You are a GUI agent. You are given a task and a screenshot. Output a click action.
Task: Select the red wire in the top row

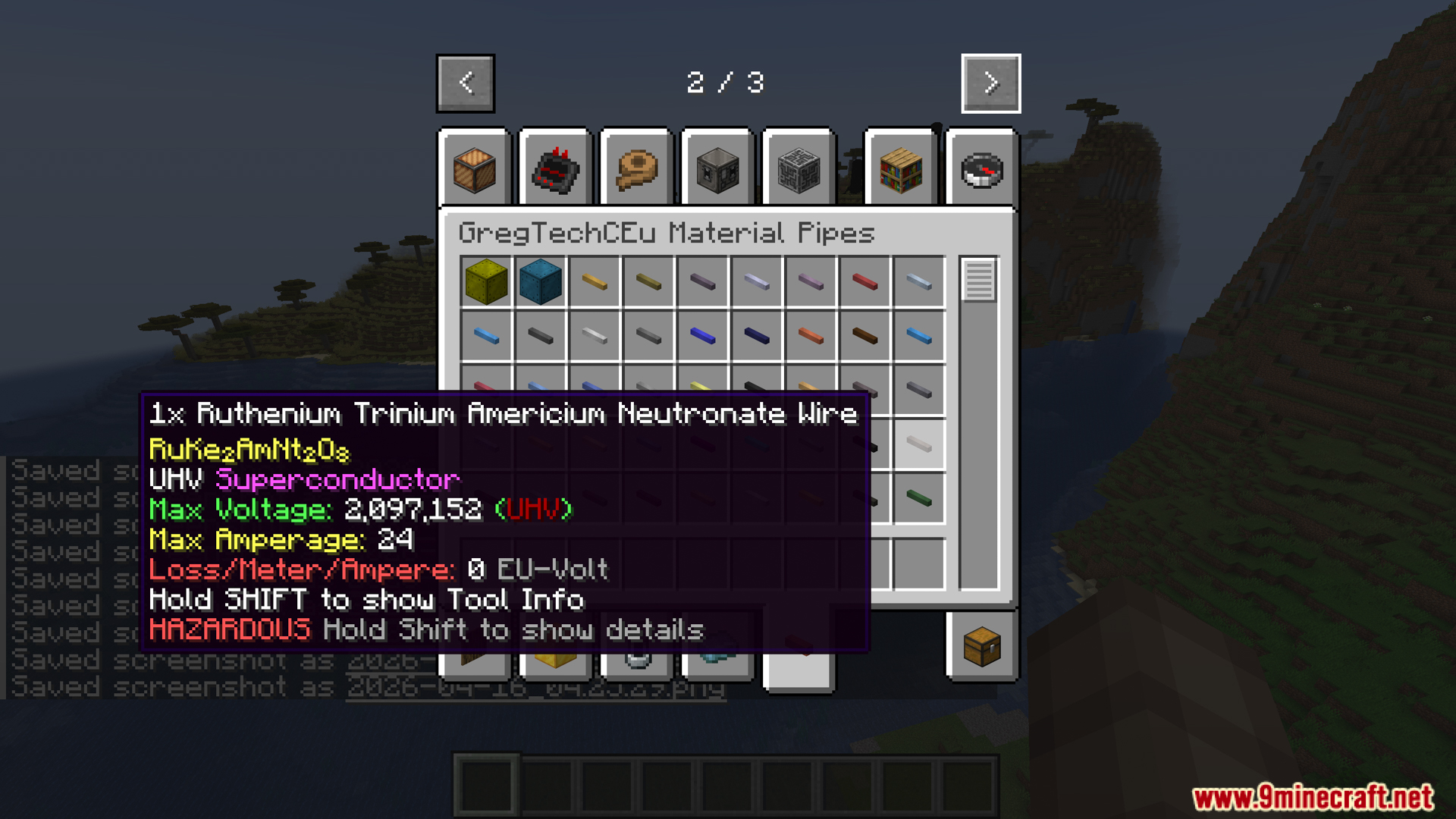pyautogui.click(x=864, y=281)
